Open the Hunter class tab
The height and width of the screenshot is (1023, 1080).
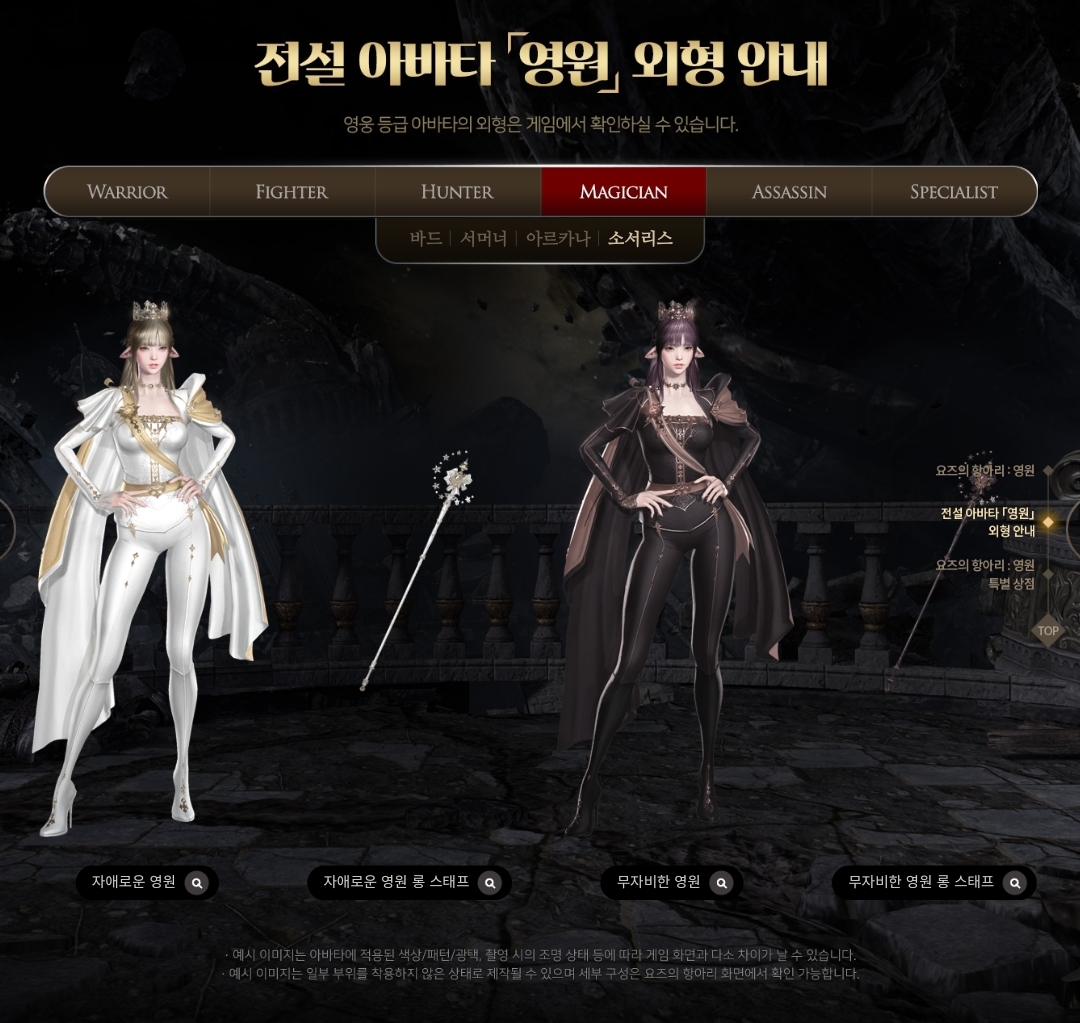click(457, 192)
